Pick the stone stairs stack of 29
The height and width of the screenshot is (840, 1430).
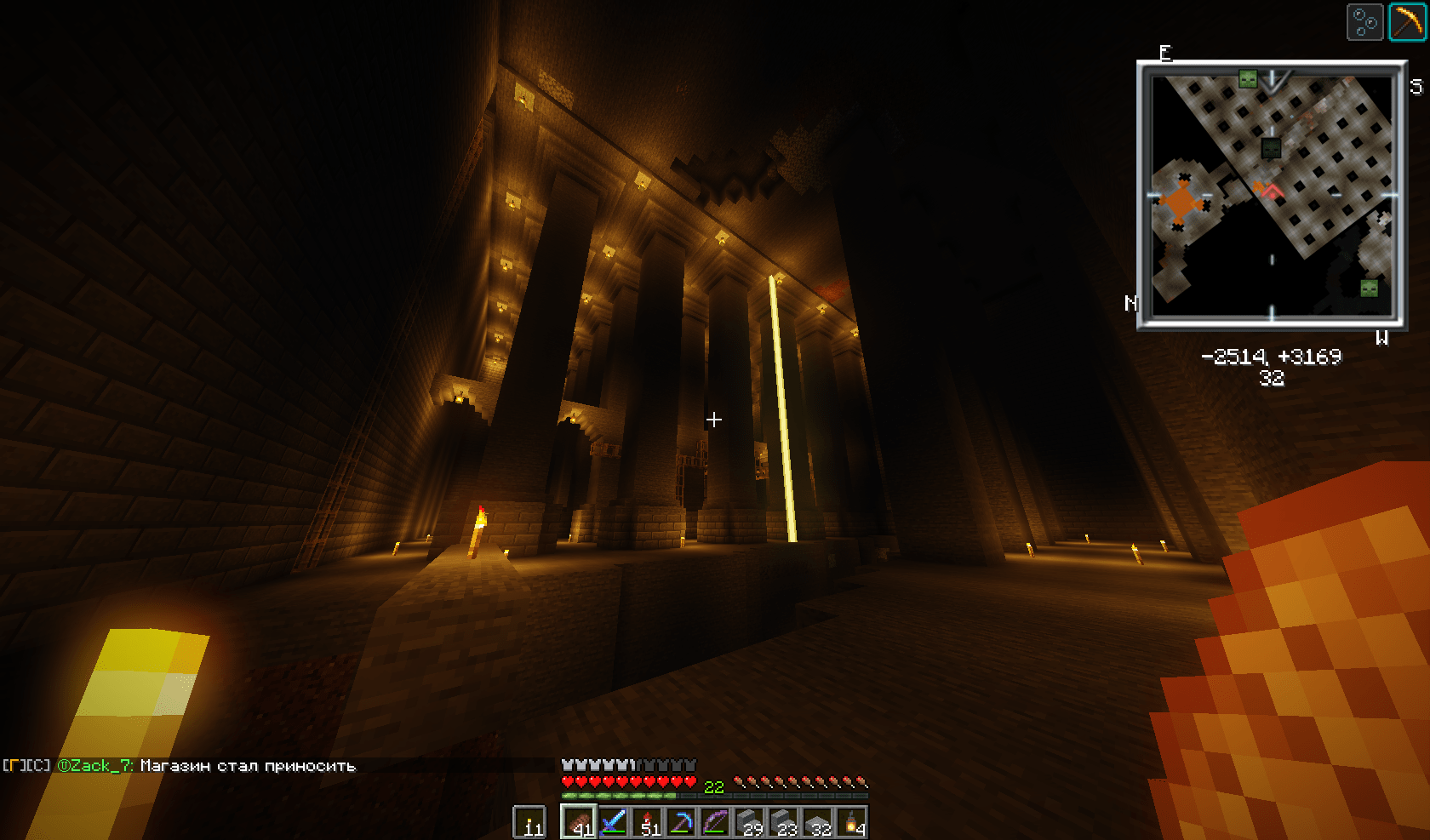click(749, 822)
